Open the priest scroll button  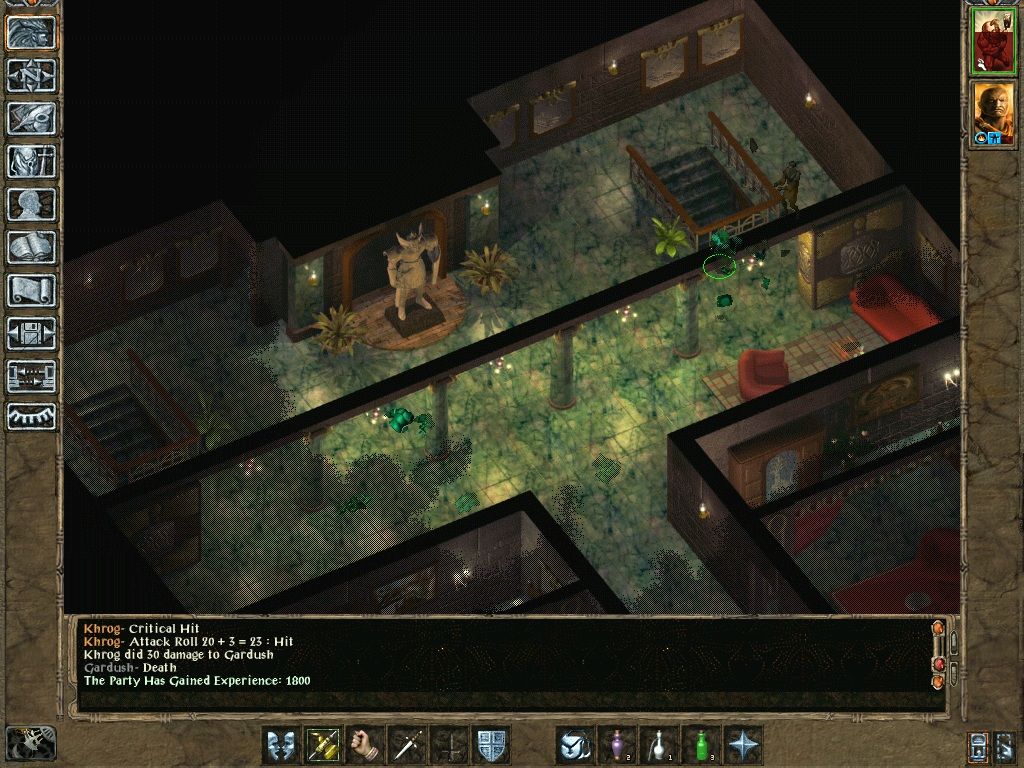(x=31, y=290)
